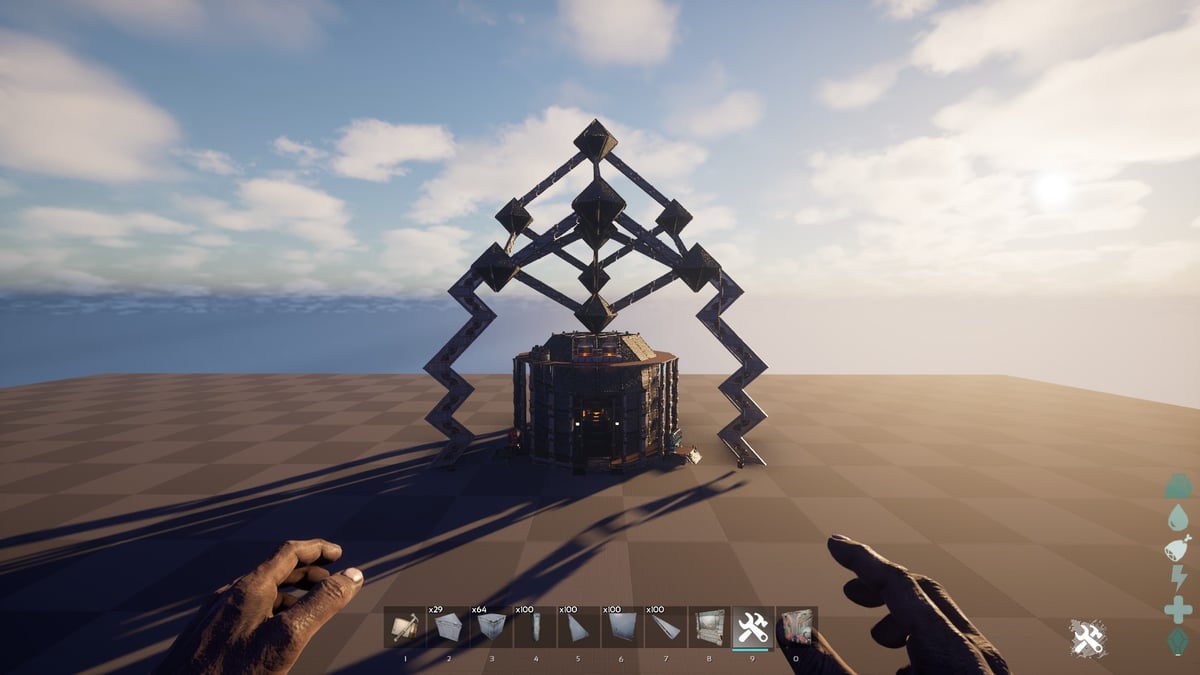Pick the x100 thin pillar in slot 4

tap(535, 627)
